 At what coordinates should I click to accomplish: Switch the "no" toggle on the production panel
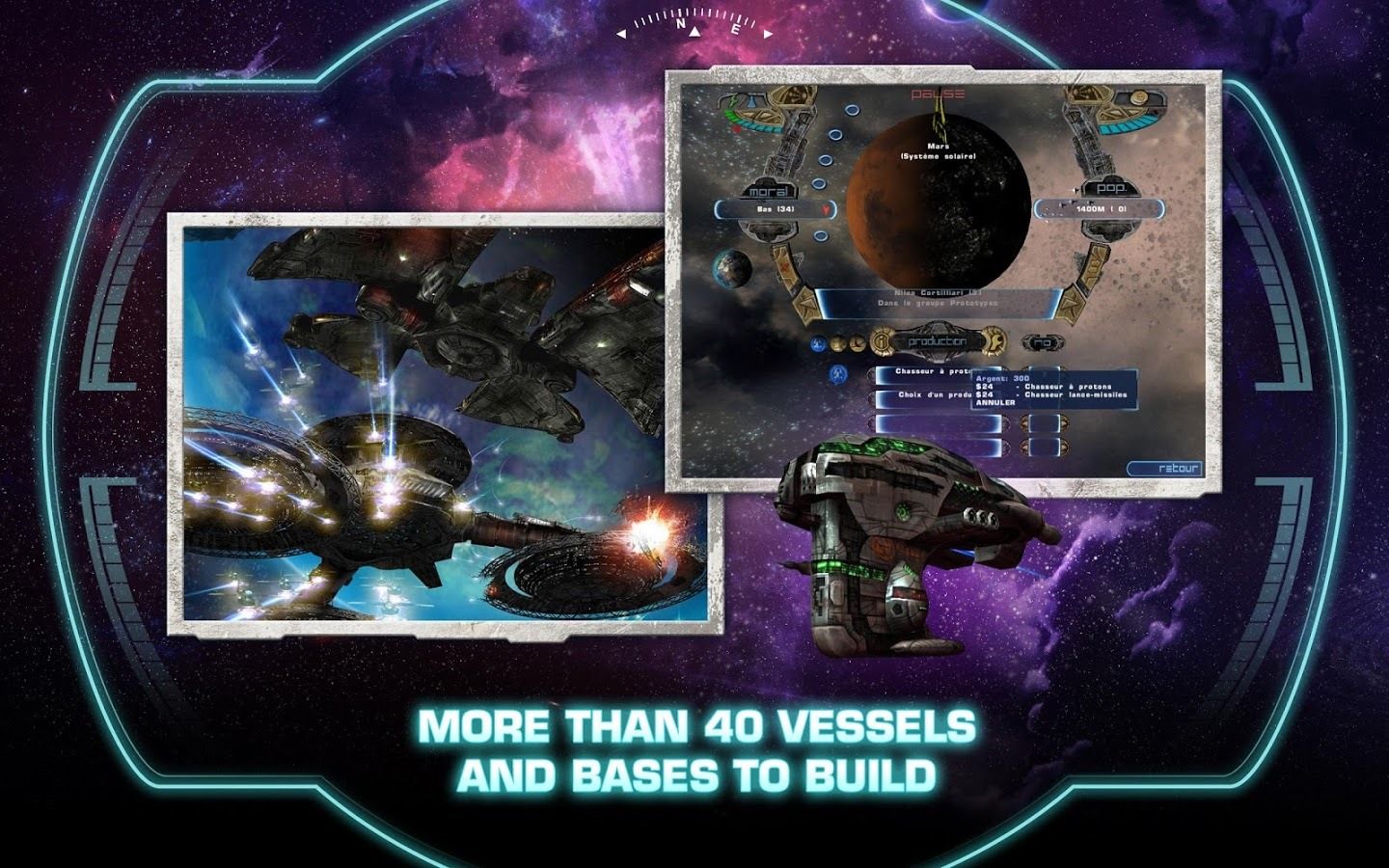coord(1044,342)
